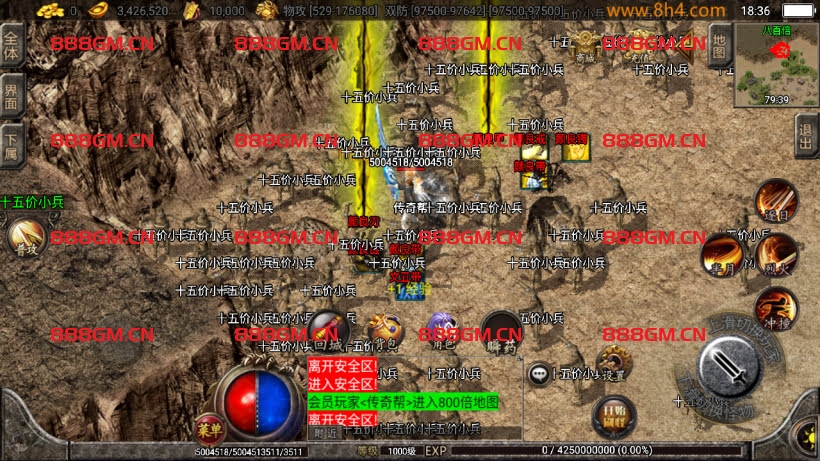The image size is (820, 461).
Task: Trigger the 烈火 skill
Action: (x=776, y=256)
